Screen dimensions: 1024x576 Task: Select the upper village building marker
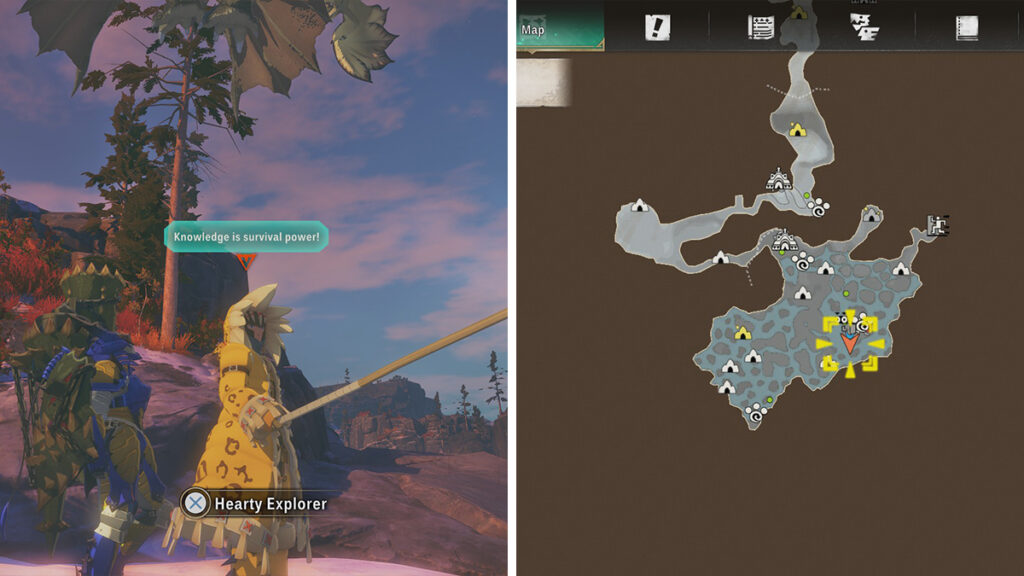tap(779, 180)
